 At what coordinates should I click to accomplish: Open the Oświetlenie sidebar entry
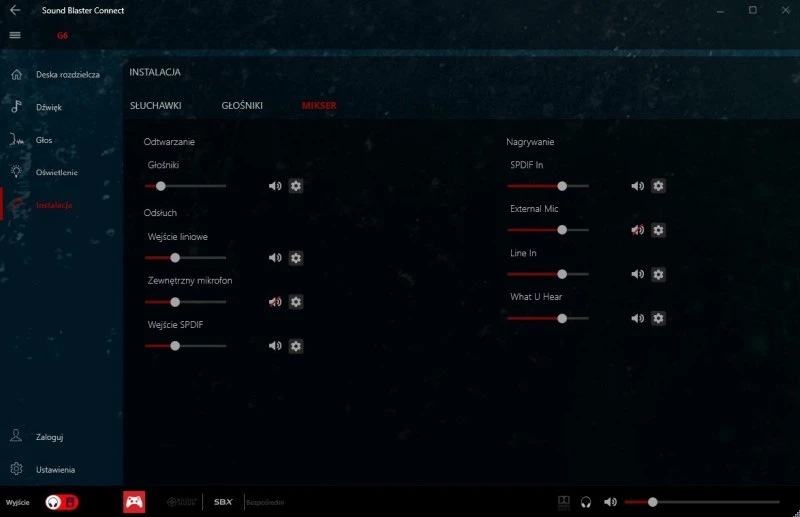click(56, 172)
